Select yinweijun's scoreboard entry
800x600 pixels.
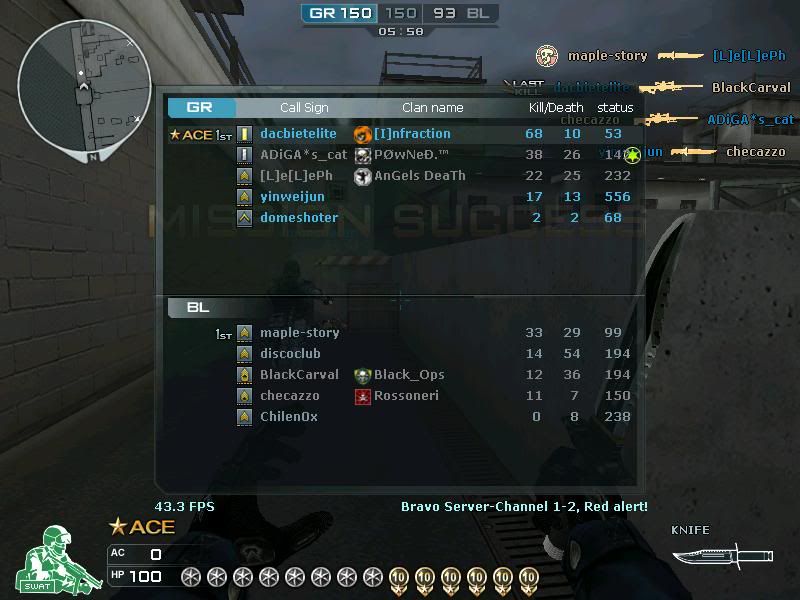292,196
